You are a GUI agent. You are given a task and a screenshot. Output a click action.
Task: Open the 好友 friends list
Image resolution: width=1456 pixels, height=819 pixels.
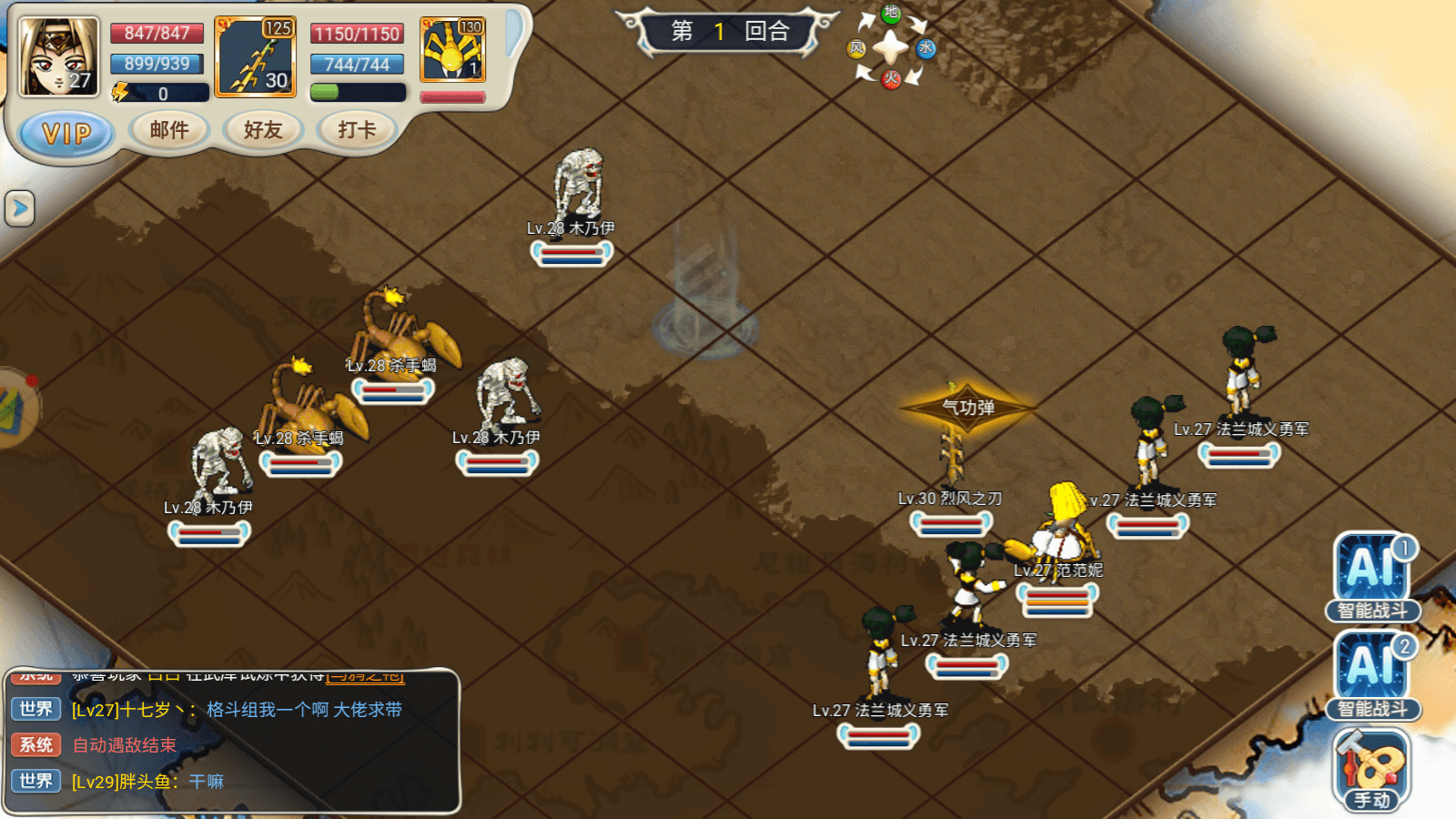(x=263, y=130)
